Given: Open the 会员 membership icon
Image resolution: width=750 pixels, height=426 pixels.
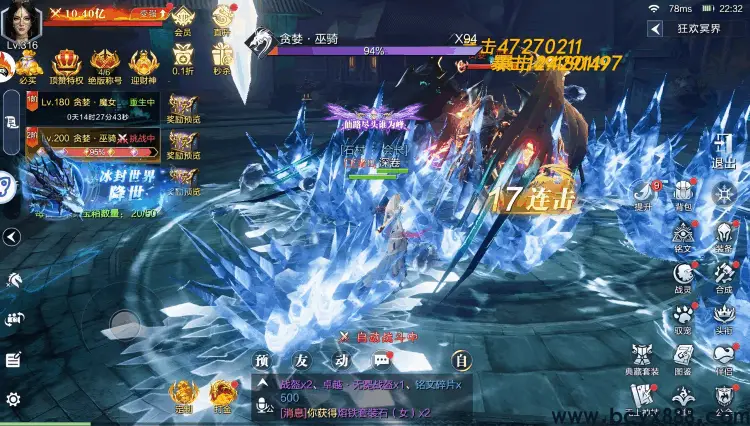Looking at the screenshot, I should 182,18.
